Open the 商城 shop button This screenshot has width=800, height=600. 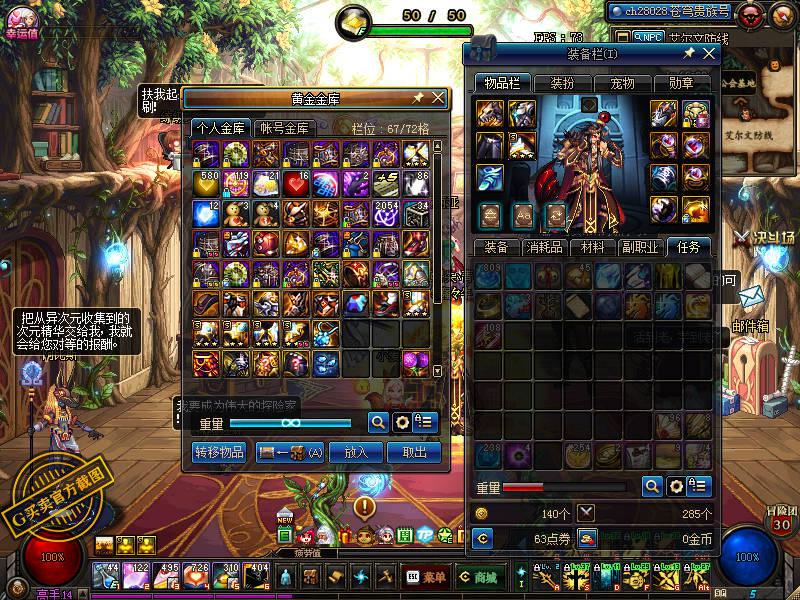[478, 577]
